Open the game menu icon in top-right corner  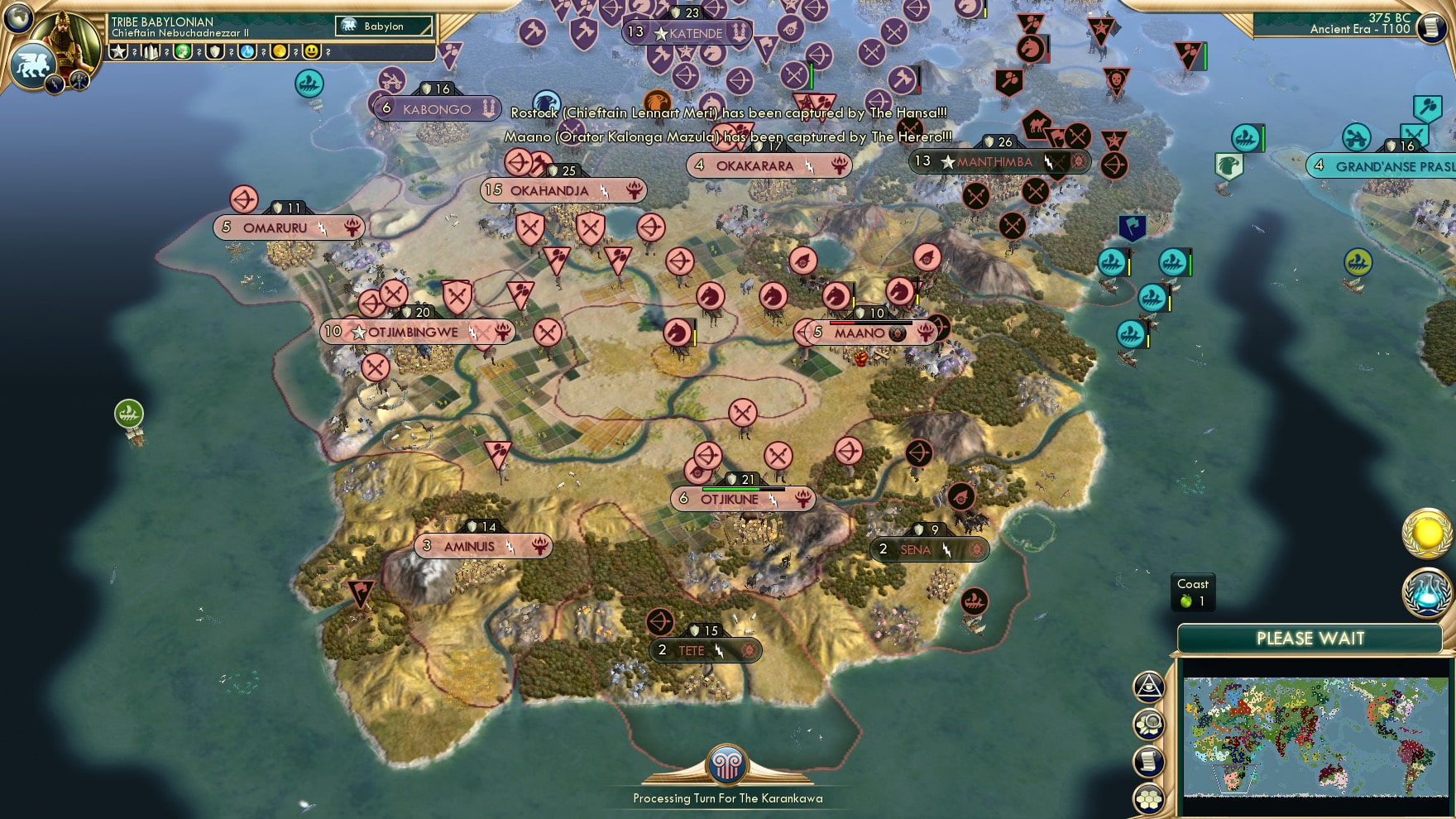pyautogui.click(x=1434, y=26)
